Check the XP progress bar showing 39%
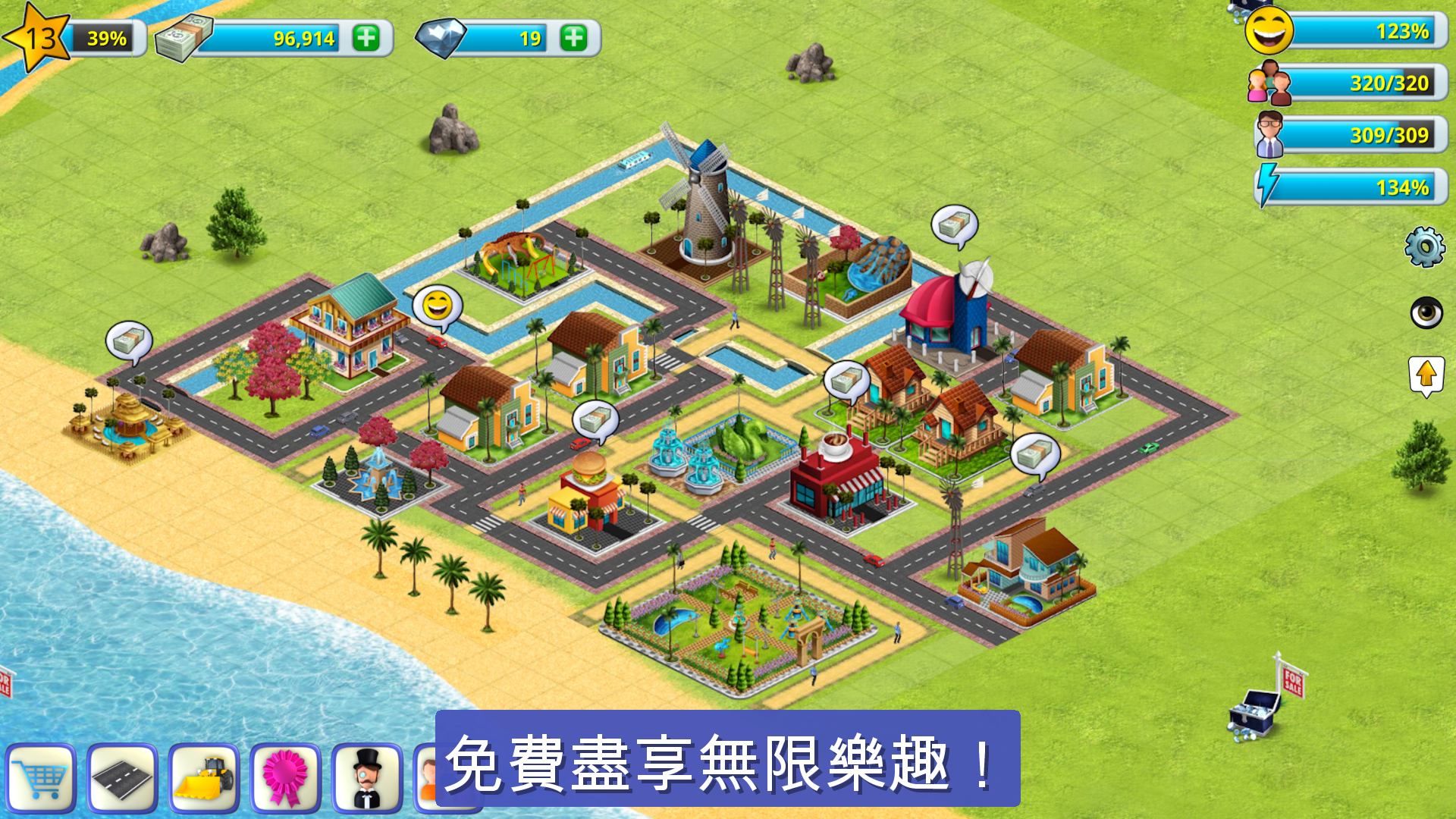 pyautogui.click(x=106, y=36)
